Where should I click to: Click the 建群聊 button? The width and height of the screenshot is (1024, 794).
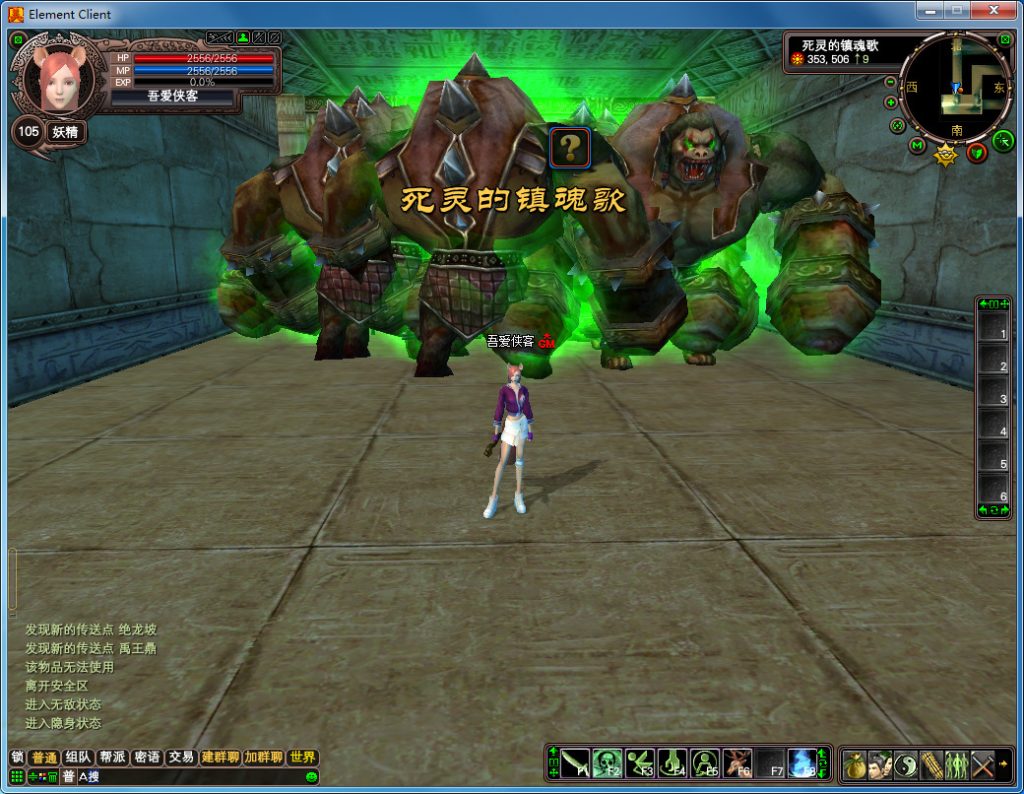click(220, 757)
